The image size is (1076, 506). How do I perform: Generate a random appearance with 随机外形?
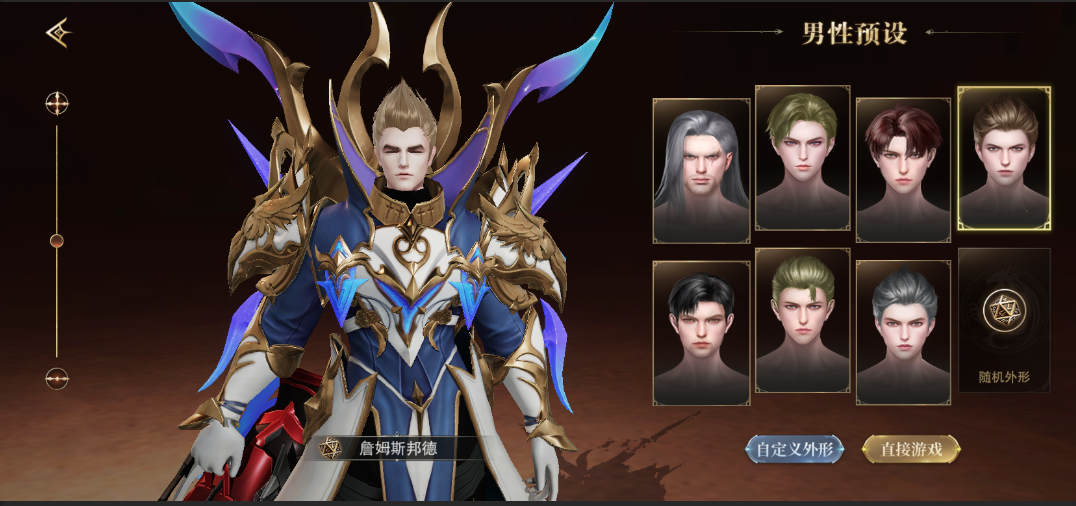1004,320
